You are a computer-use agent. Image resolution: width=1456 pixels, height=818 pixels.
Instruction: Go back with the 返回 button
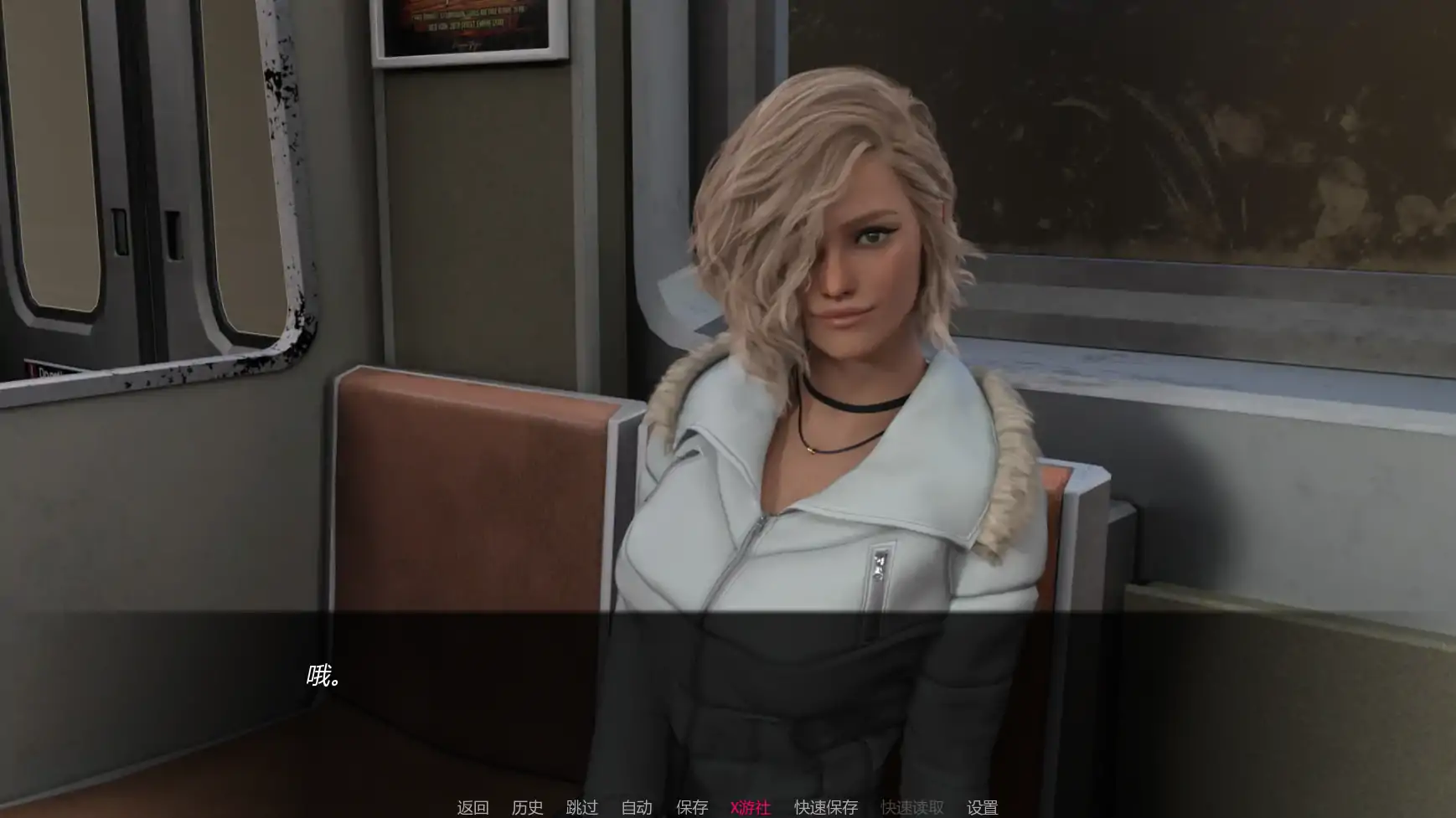pyautogui.click(x=472, y=807)
